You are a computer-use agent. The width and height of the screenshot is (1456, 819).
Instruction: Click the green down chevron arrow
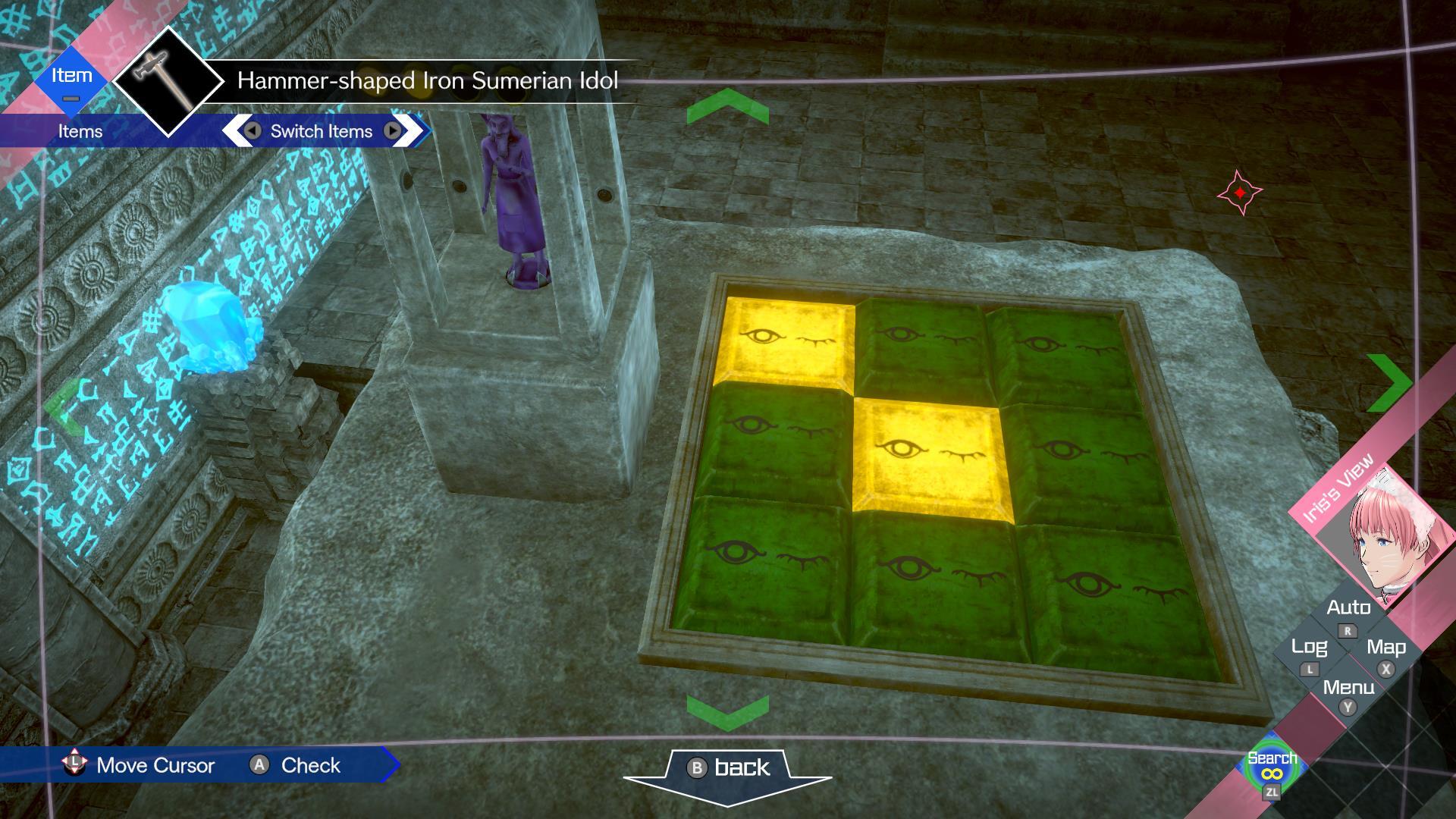click(x=730, y=711)
